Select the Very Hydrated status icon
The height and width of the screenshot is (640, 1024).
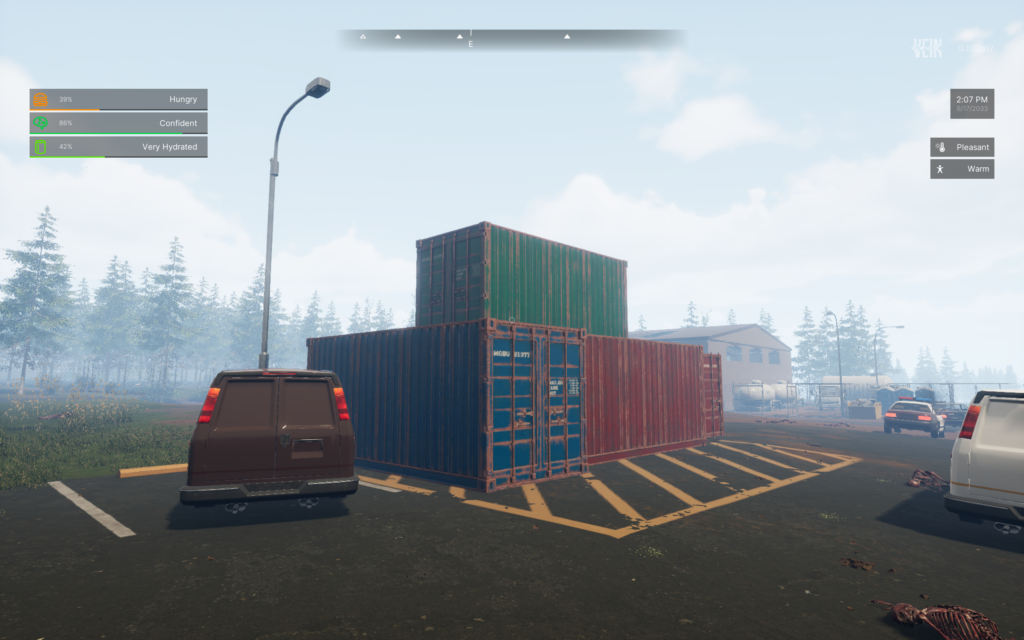[x=41, y=147]
